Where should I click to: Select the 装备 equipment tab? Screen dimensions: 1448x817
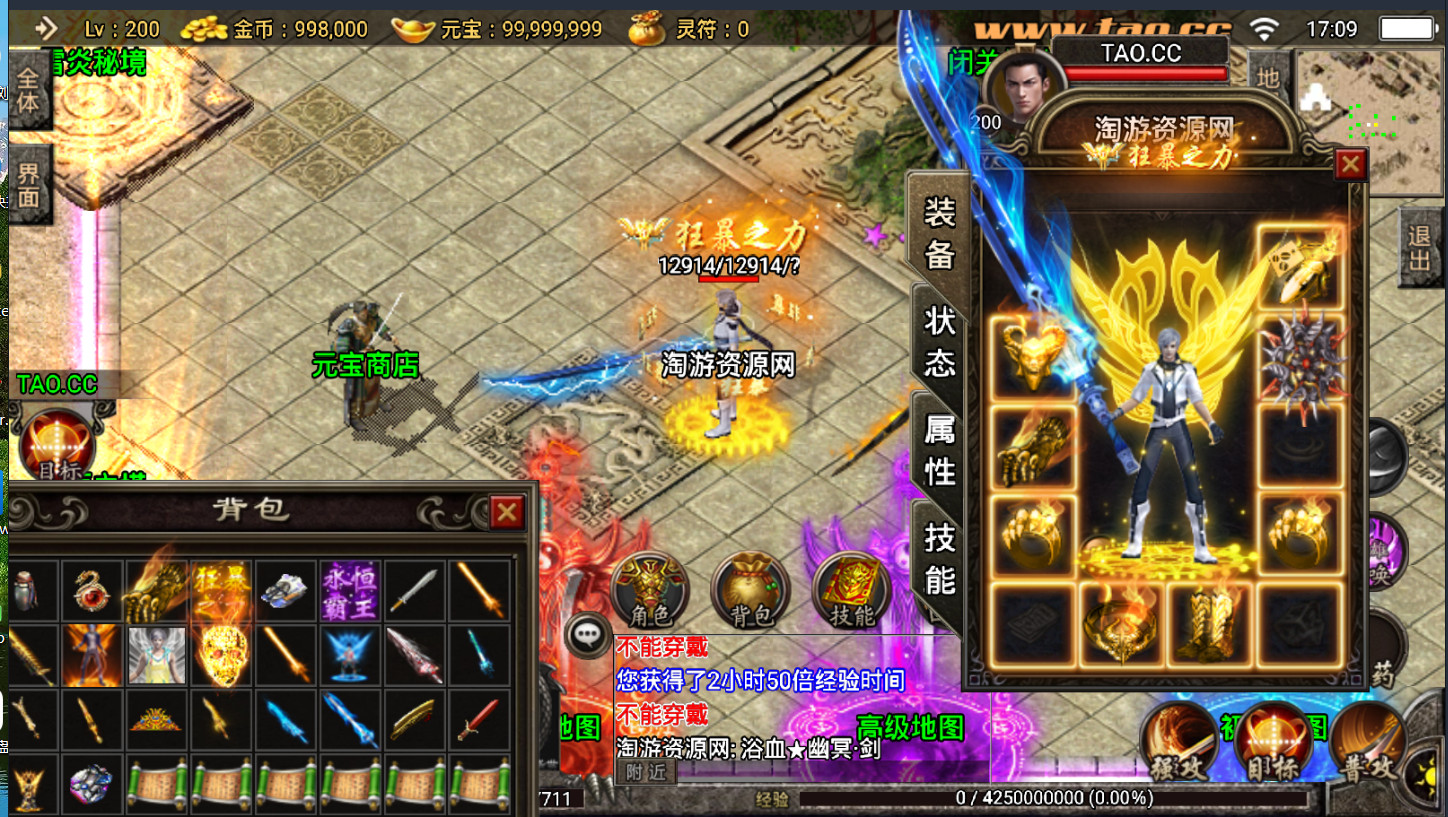(939, 232)
